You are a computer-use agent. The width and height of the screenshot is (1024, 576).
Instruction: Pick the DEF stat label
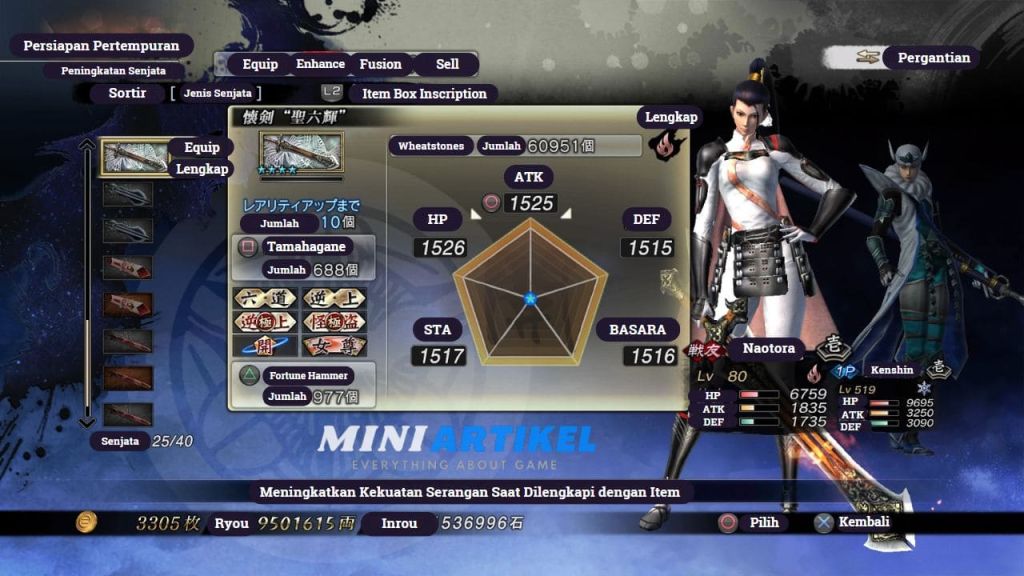click(x=646, y=220)
